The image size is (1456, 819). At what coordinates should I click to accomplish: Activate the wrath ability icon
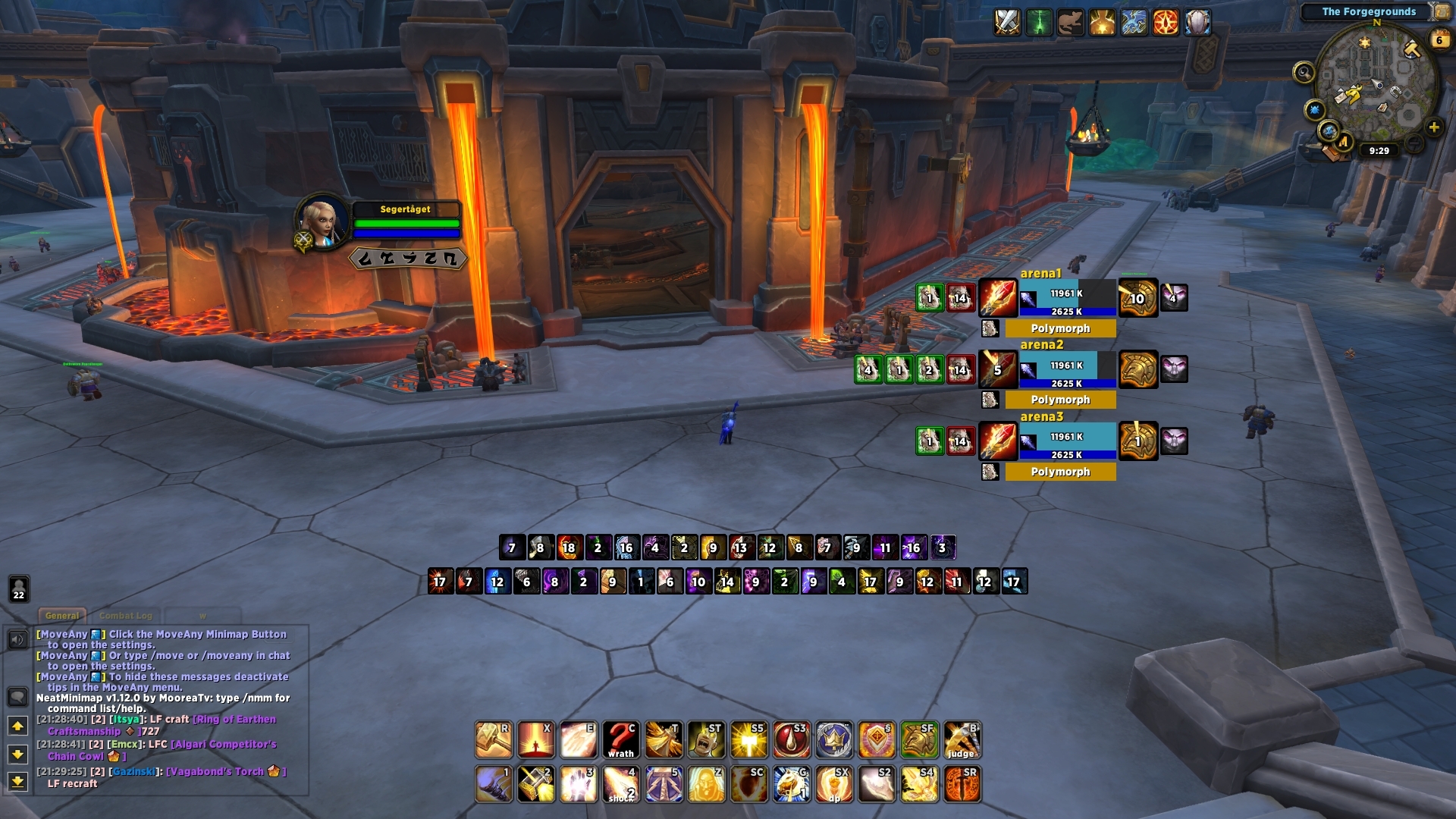(621, 738)
